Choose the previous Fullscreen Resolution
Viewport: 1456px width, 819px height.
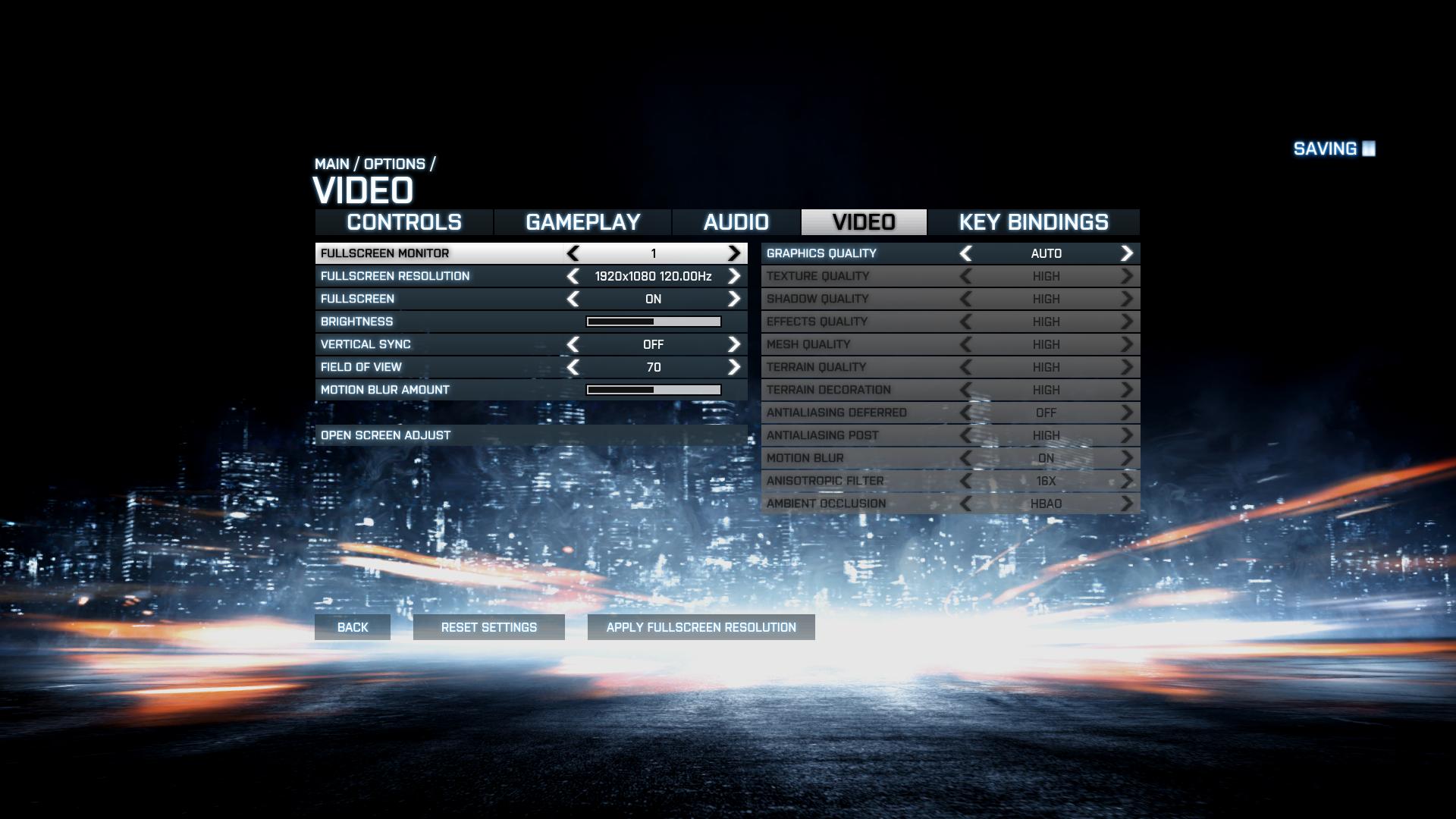pos(573,276)
